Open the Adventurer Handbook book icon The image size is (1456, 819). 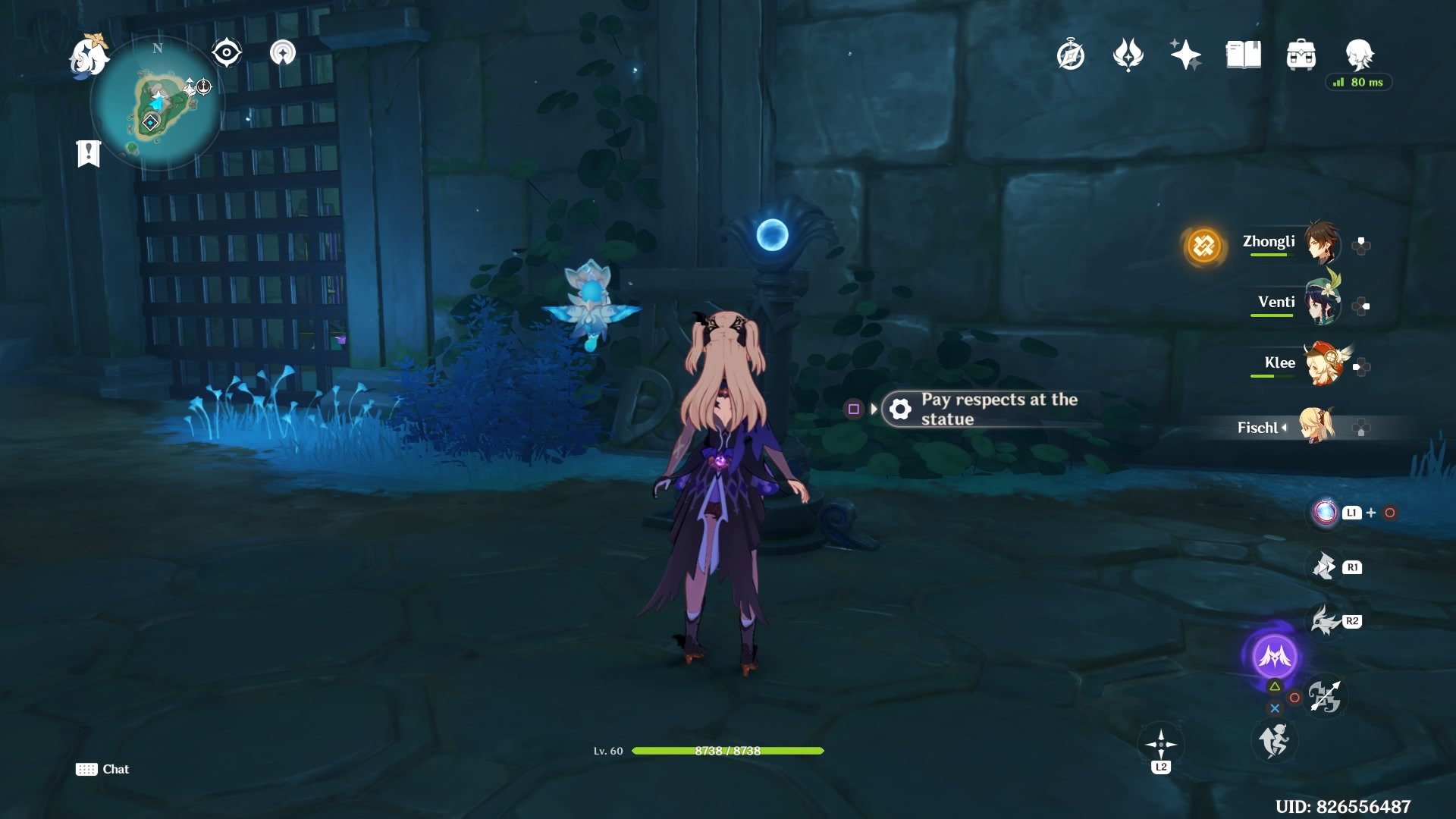point(1243,55)
